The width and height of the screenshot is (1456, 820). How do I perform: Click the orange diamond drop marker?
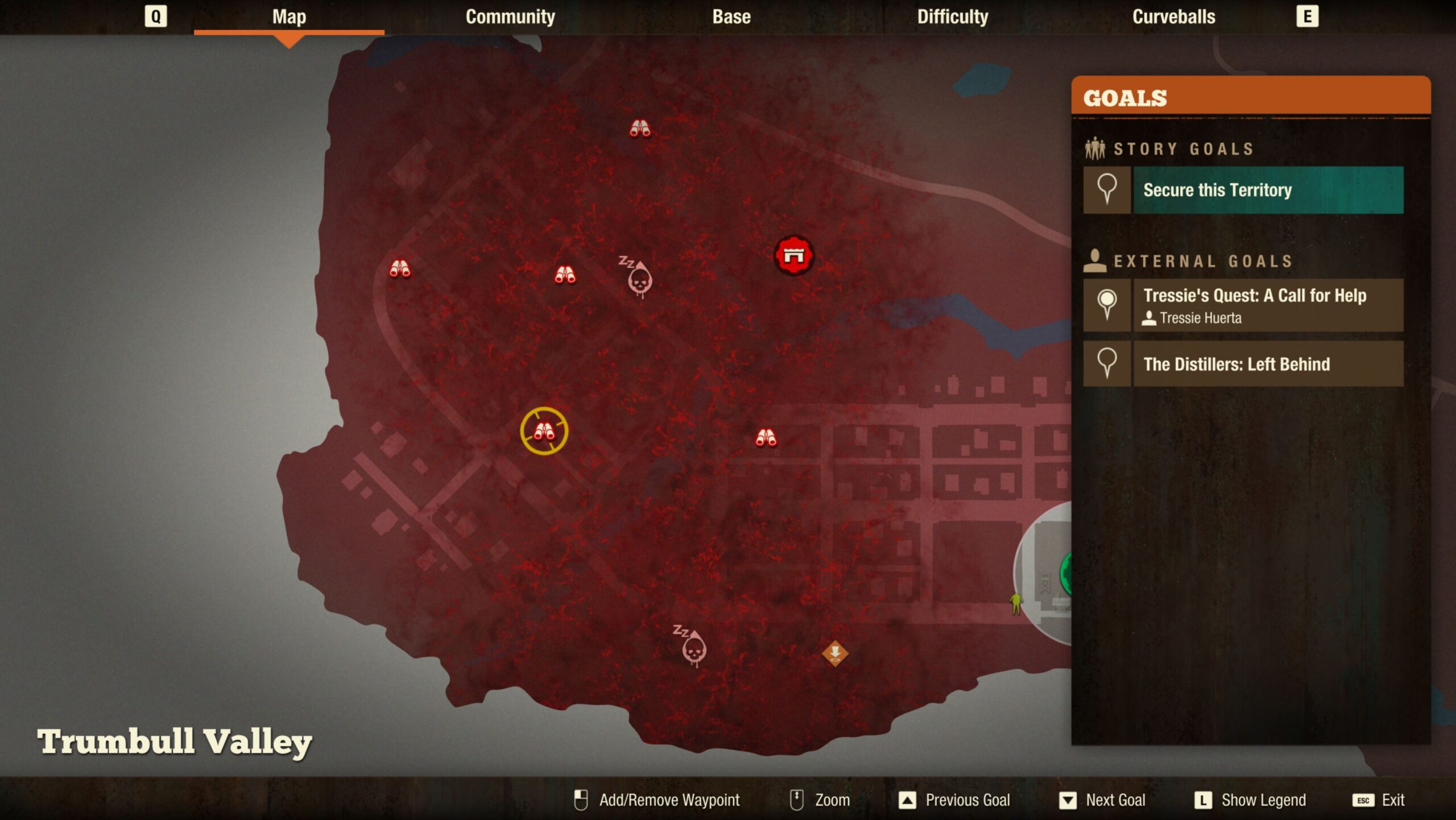834,653
